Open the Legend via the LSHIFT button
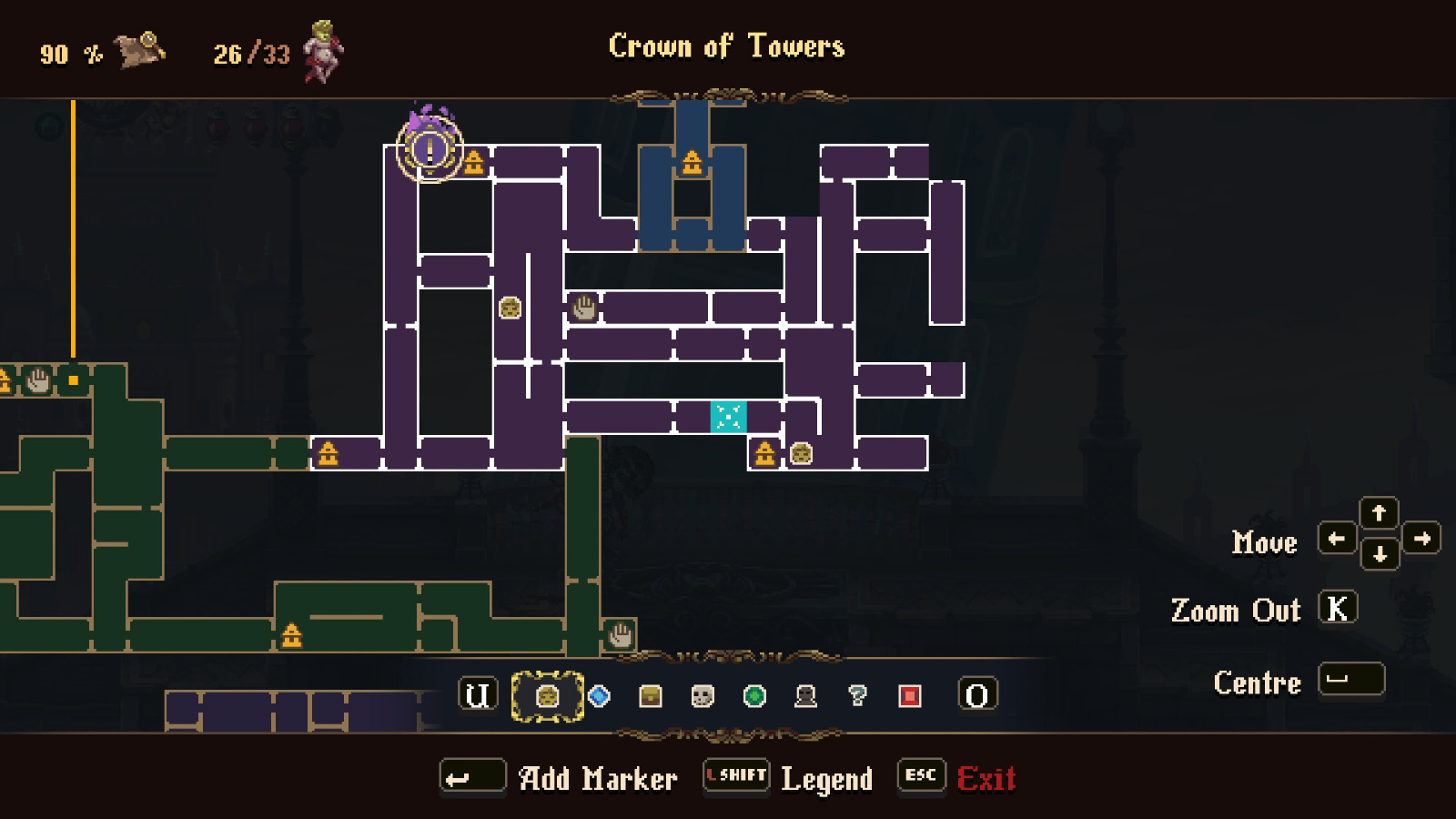The width and height of the screenshot is (1456, 819). pyautogui.click(x=734, y=776)
